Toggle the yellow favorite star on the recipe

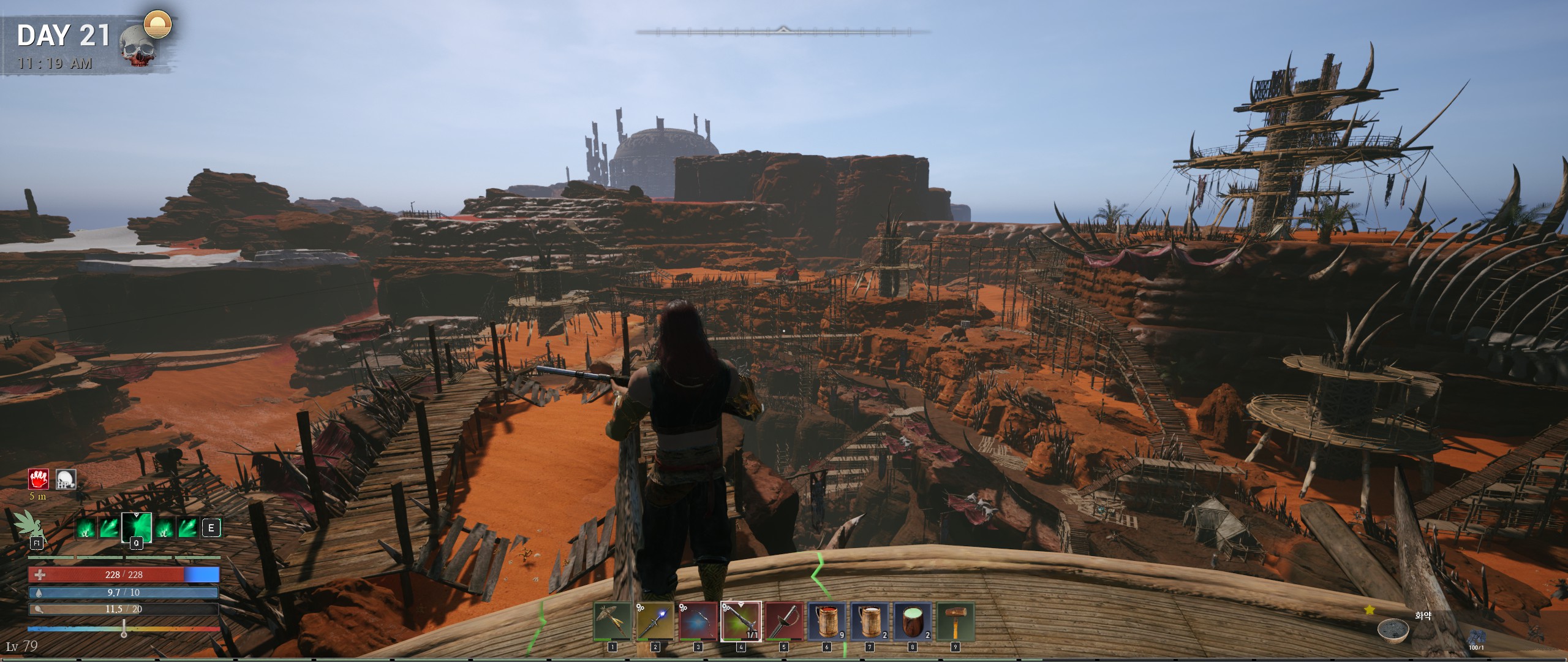click(1370, 610)
